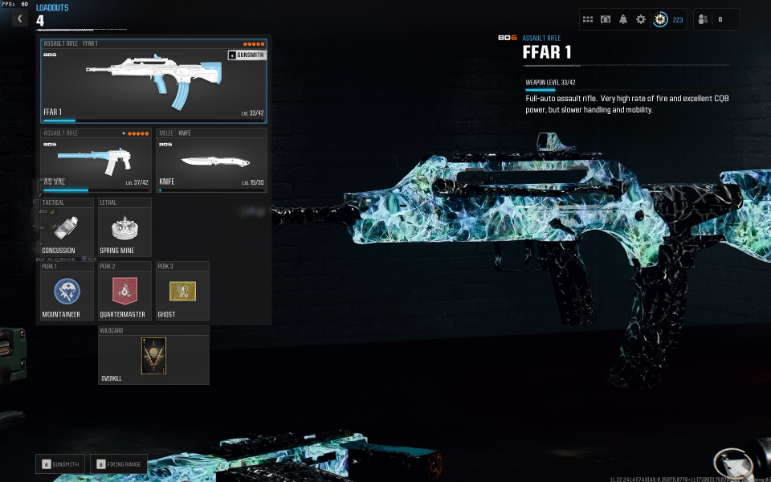Open Gunsmith on the FFAR 1 card
The height and width of the screenshot is (482, 771).
coord(246,55)
